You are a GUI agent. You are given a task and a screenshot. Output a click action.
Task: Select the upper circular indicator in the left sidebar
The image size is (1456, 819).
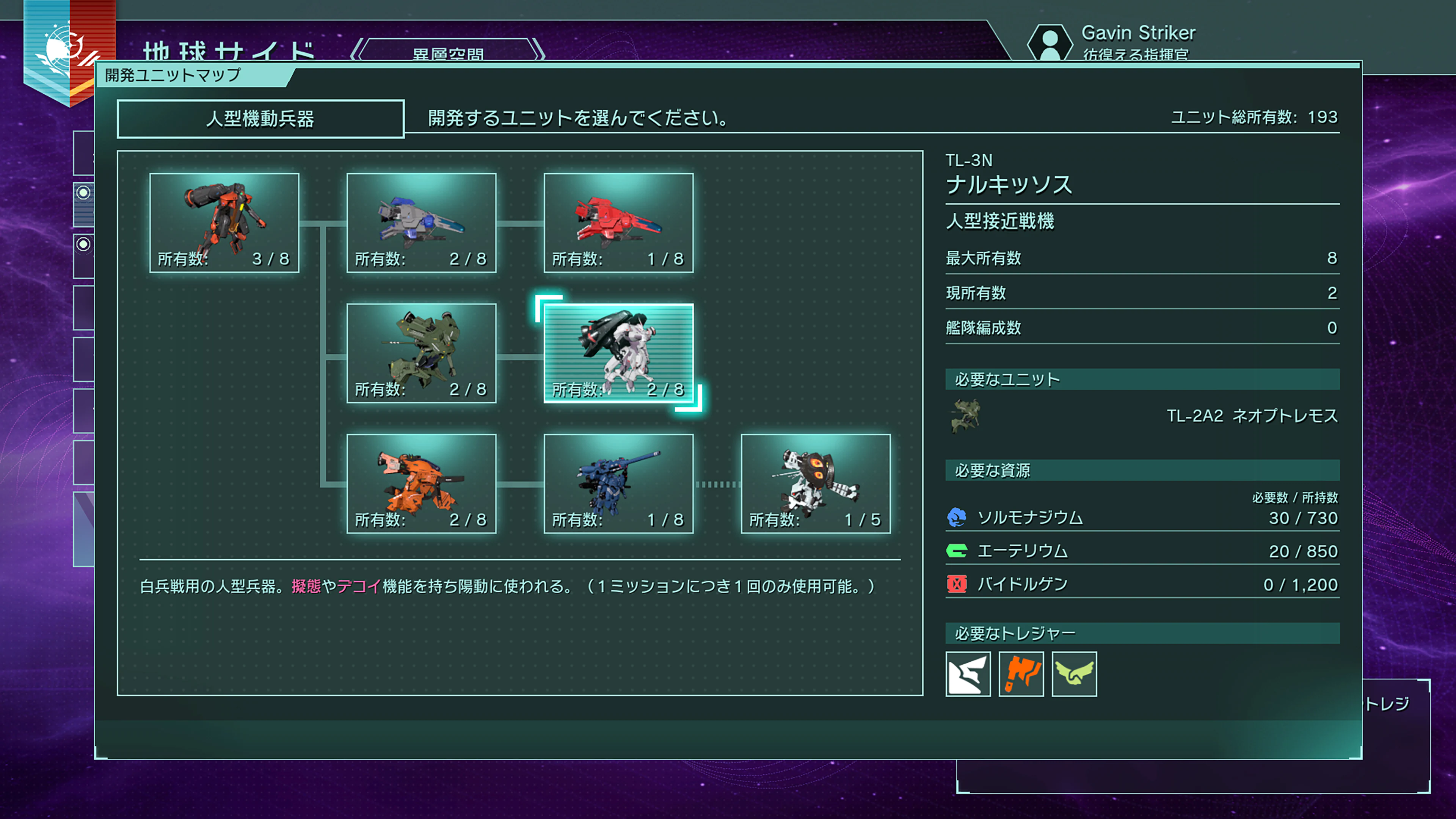(84, 191)
